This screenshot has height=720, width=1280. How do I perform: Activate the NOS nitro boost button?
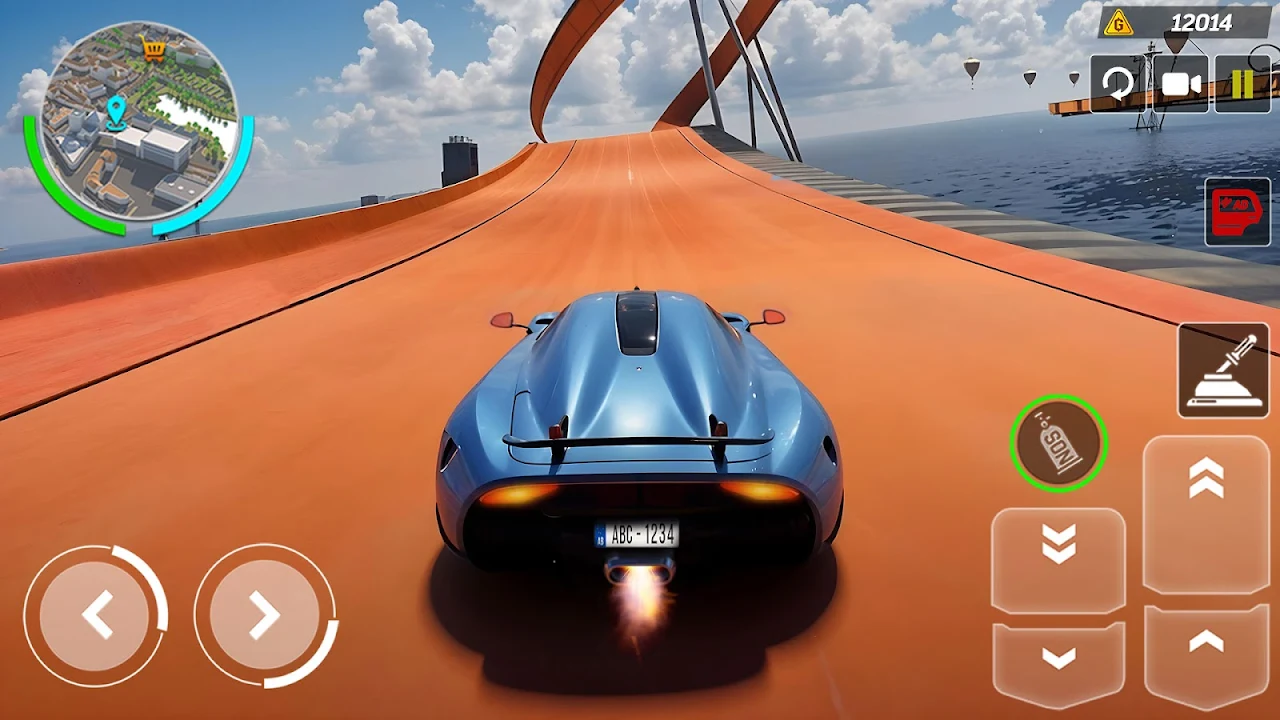pos(1058,443)
